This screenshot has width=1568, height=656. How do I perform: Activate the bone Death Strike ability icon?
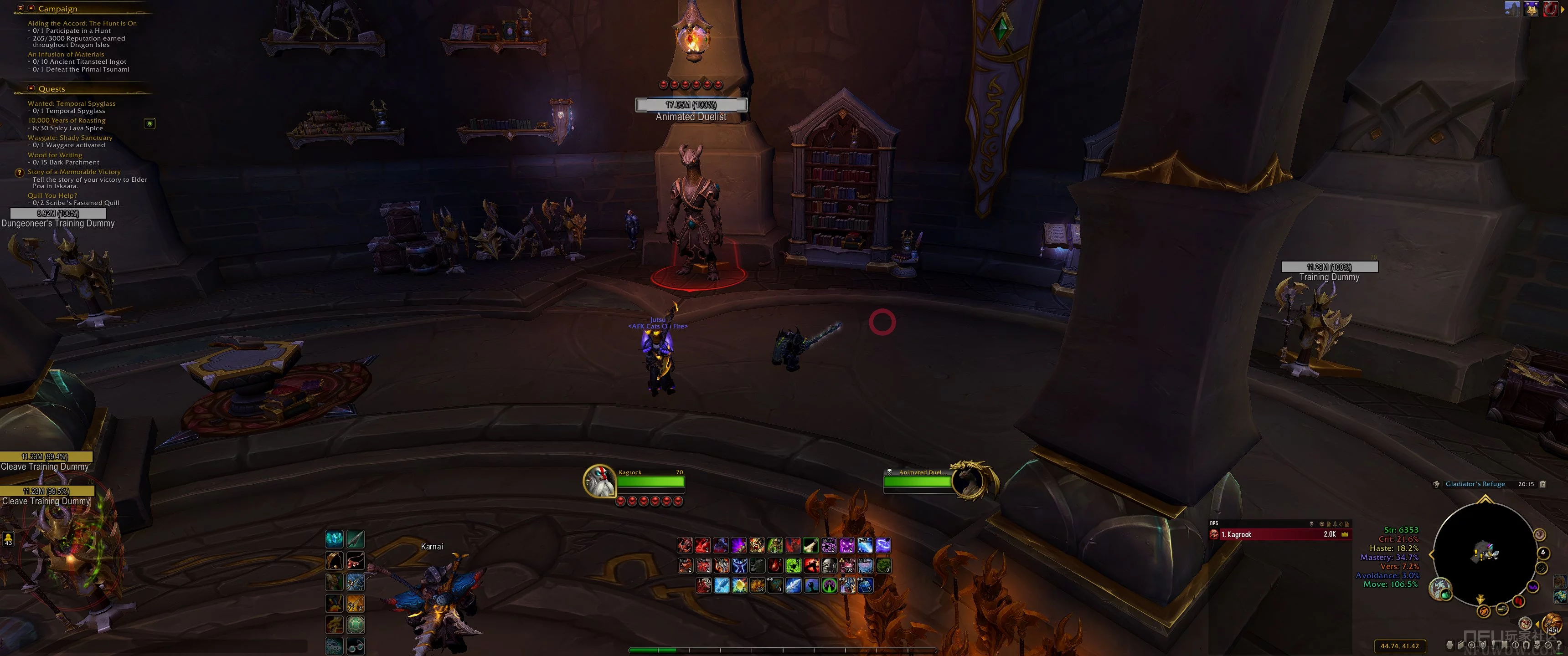click(x=810, y=545)
